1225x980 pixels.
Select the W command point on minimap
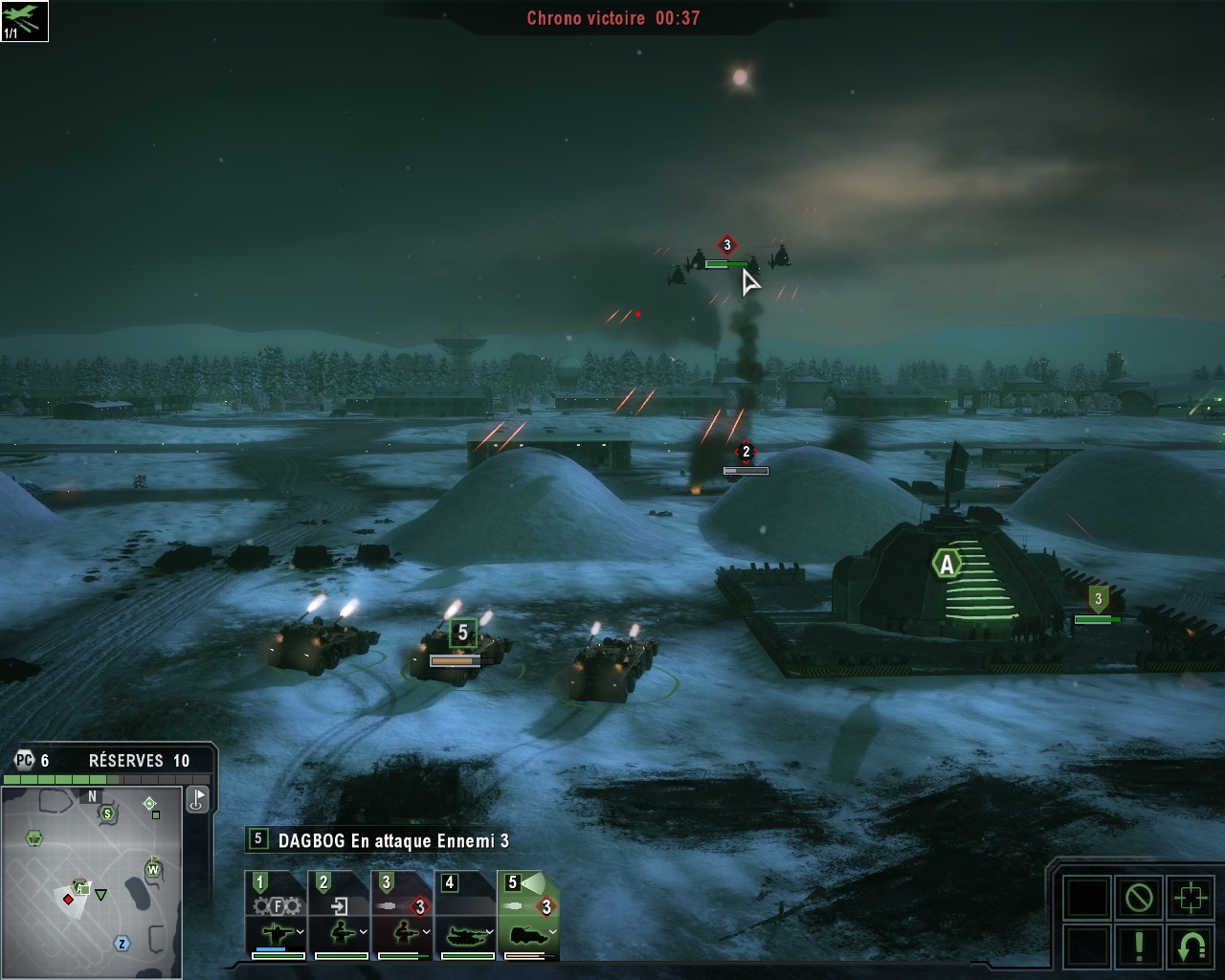point(152,869)
